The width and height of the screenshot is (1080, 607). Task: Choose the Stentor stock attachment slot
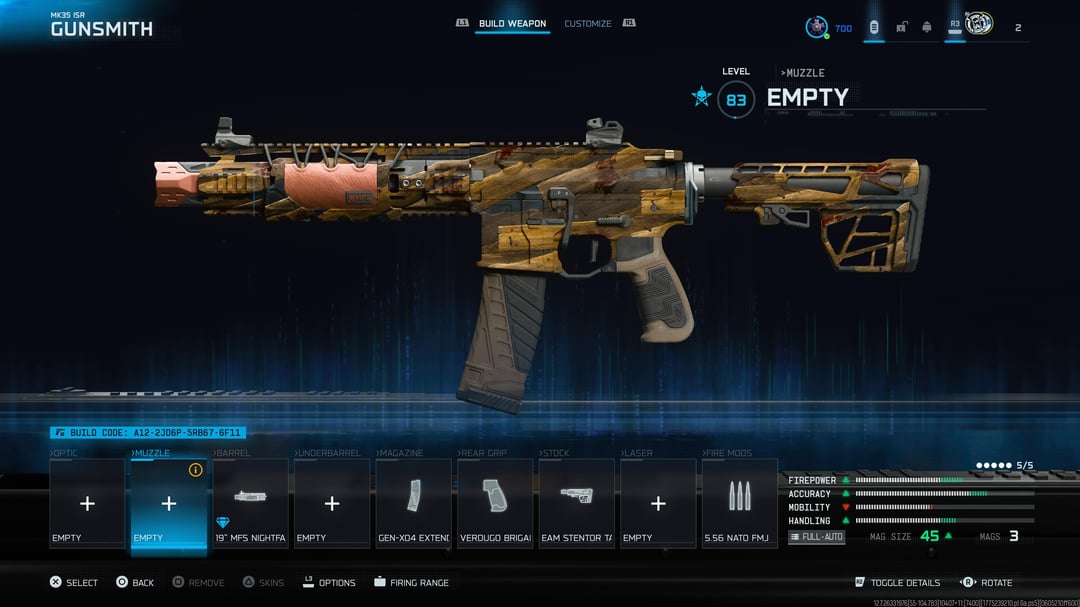click(x=577, y=503)
